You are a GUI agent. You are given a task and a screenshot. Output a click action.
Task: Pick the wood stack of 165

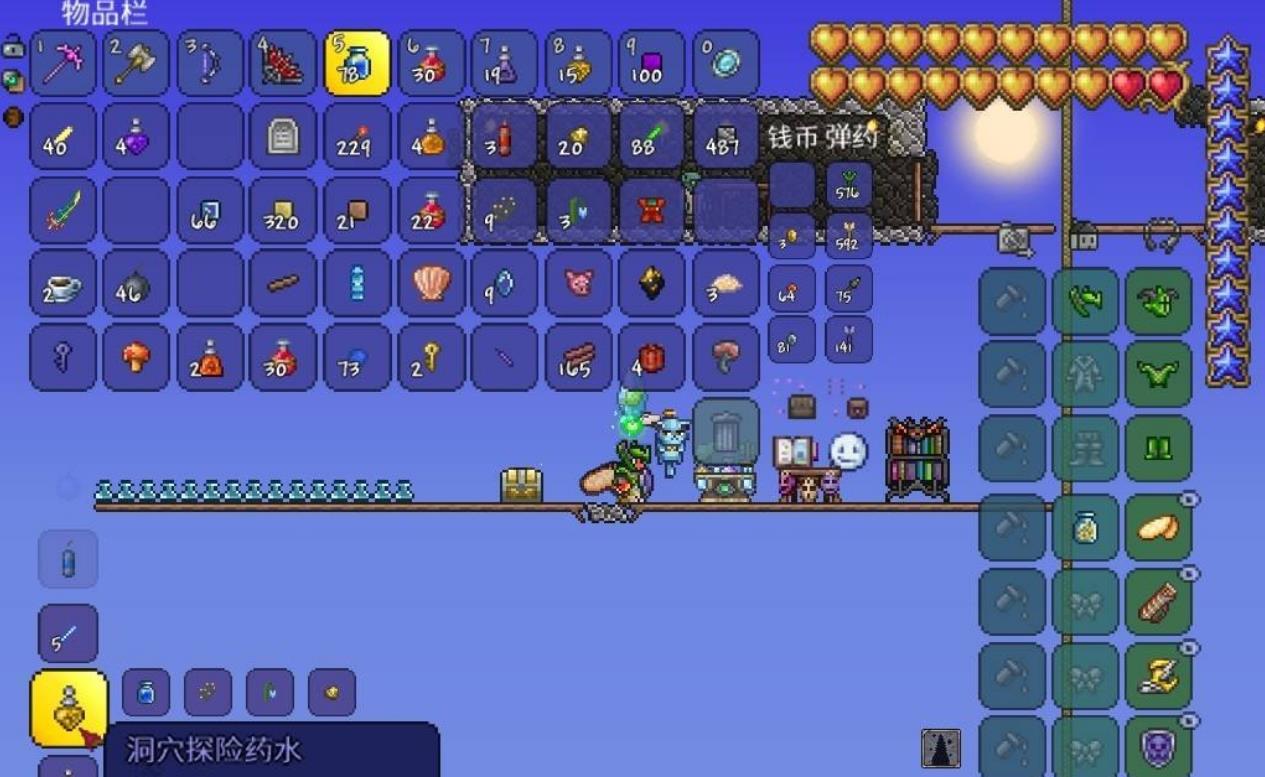click(x=578, y=357)
